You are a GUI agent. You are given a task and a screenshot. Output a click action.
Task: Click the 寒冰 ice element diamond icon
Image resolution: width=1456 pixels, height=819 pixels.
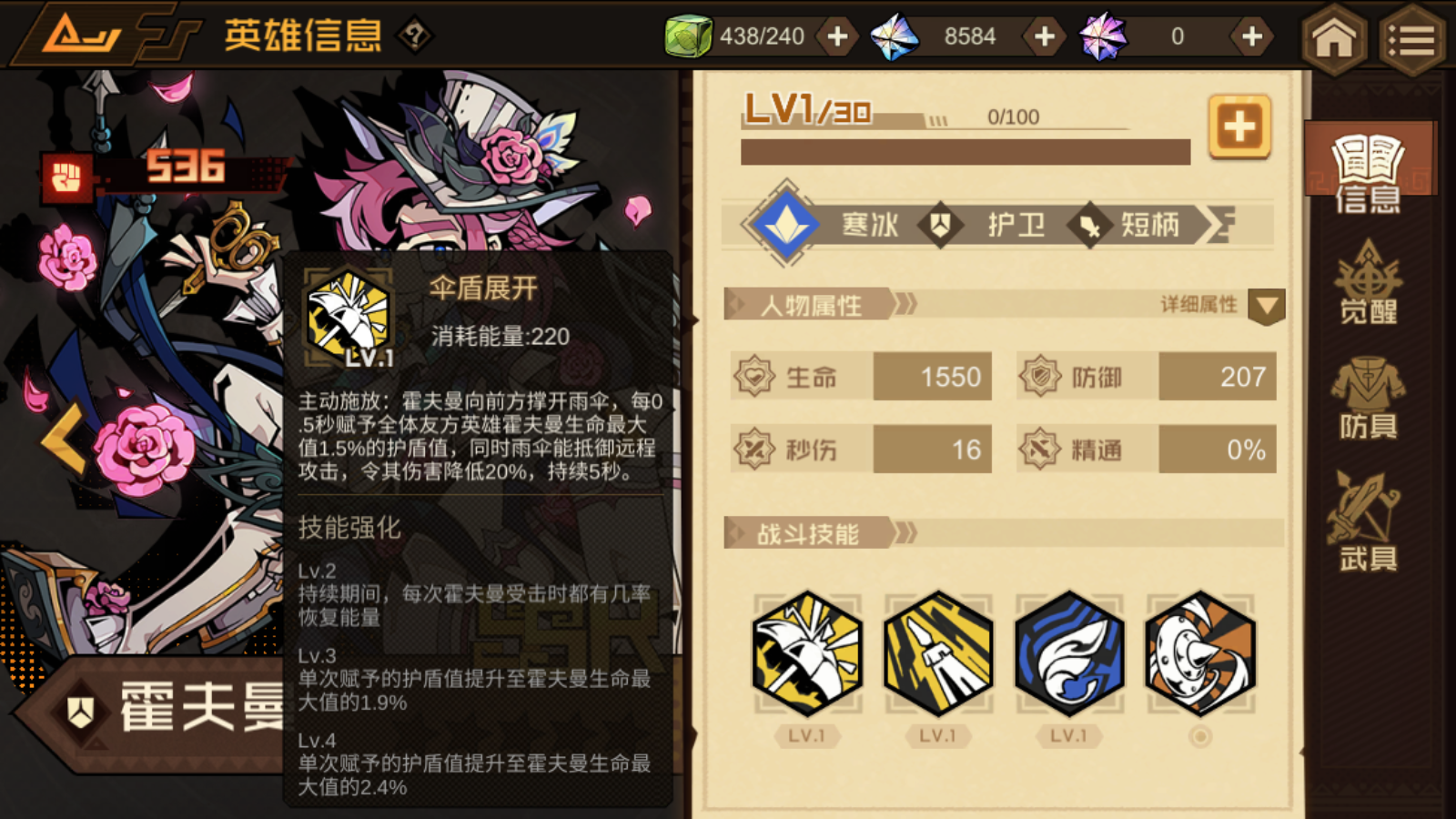(788, 223)
